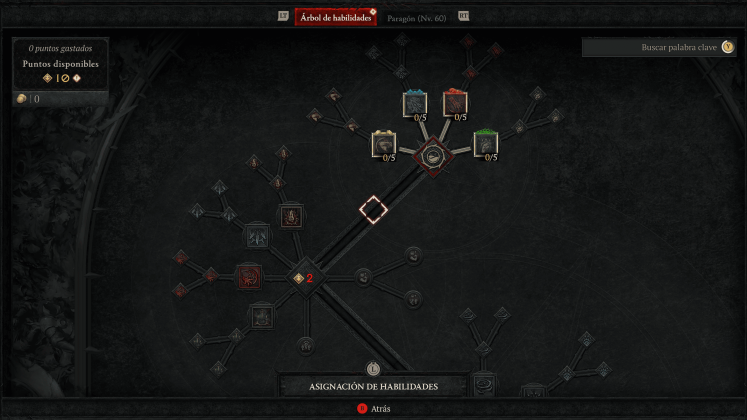747x420 pixels.
Task: Choose the red circular skill left of hub
Action: click(x=248, y=276)
